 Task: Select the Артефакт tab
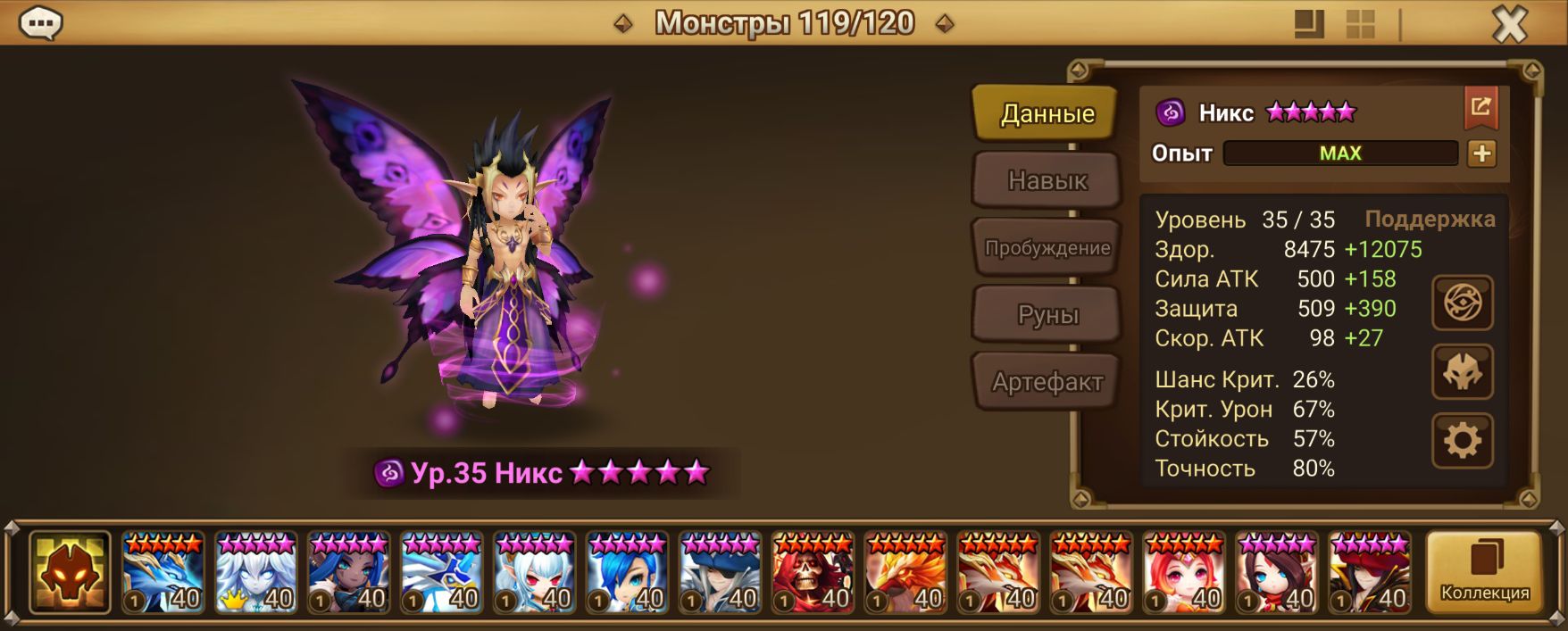[1047, 382]
